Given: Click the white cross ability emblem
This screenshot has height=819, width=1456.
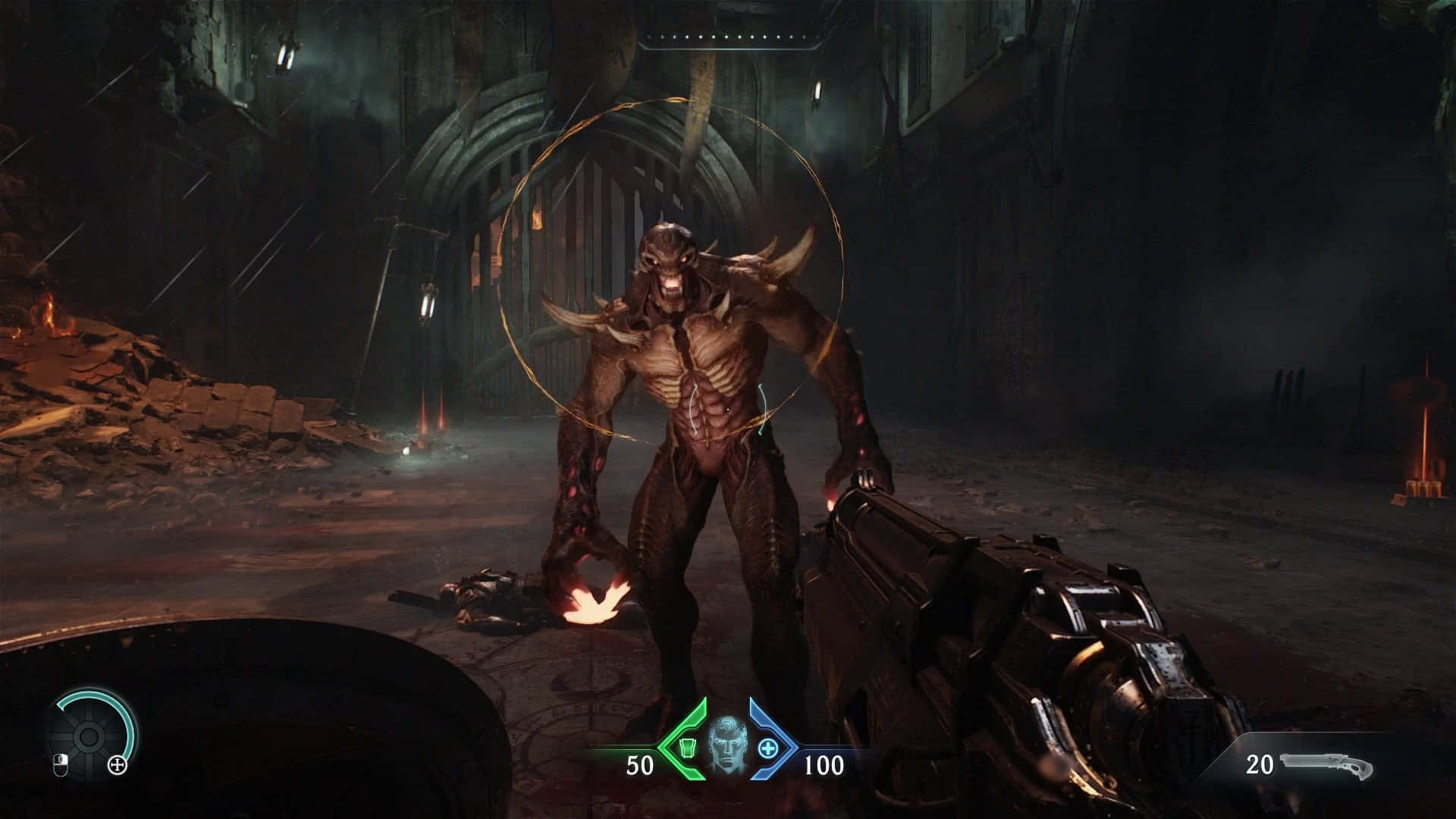Looking at the screenshot, I should [x=117, y=765].
